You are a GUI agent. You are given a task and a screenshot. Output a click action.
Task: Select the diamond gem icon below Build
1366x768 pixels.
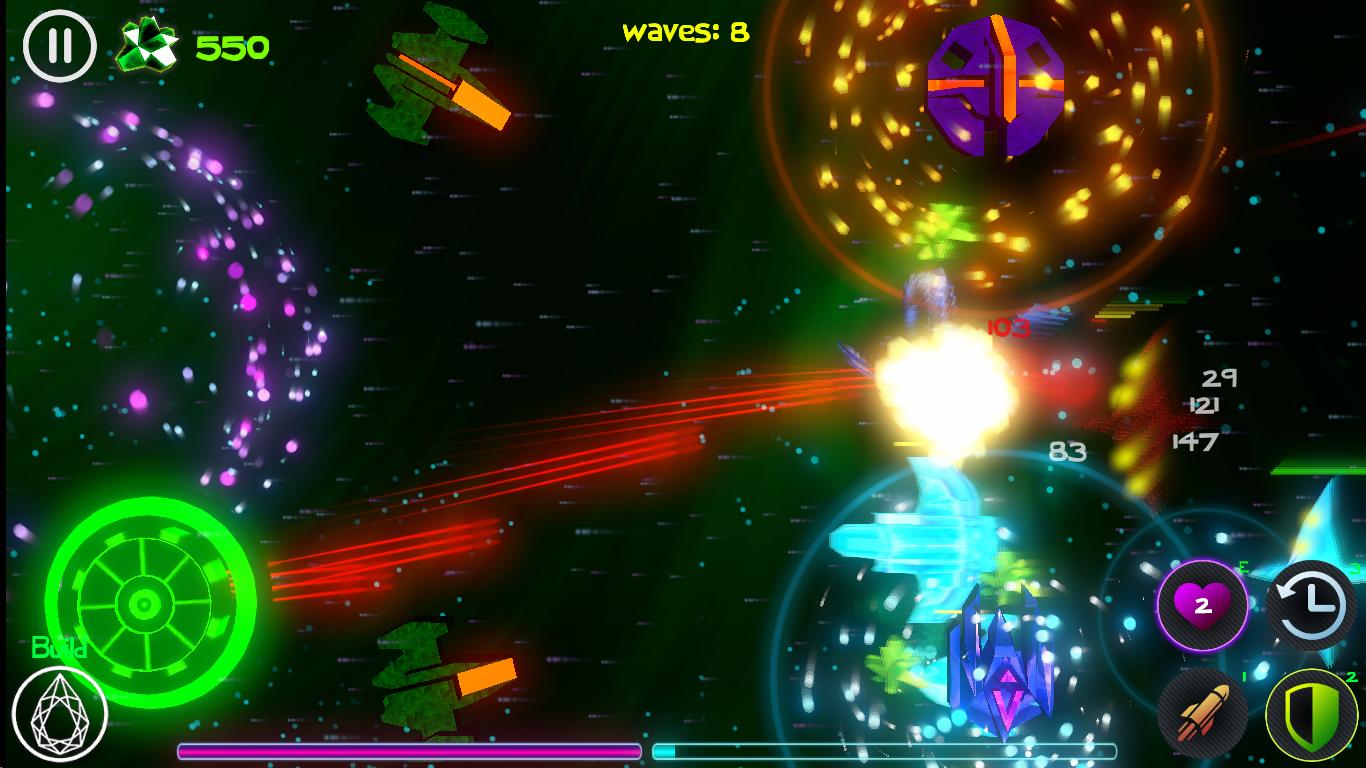coord(62,712)
